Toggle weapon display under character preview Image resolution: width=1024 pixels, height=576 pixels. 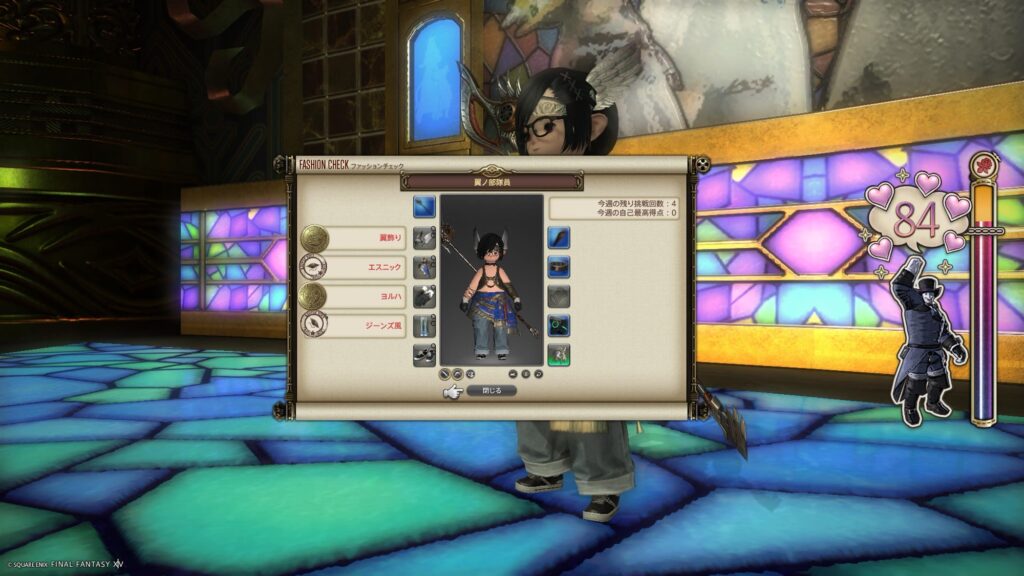(446, 374)
